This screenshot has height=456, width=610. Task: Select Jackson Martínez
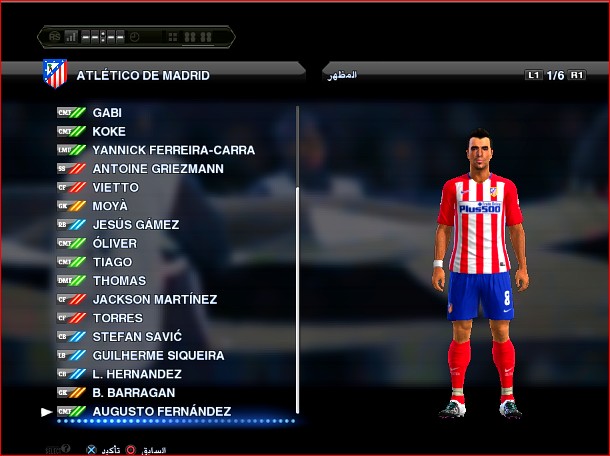[x=155, y=299]
